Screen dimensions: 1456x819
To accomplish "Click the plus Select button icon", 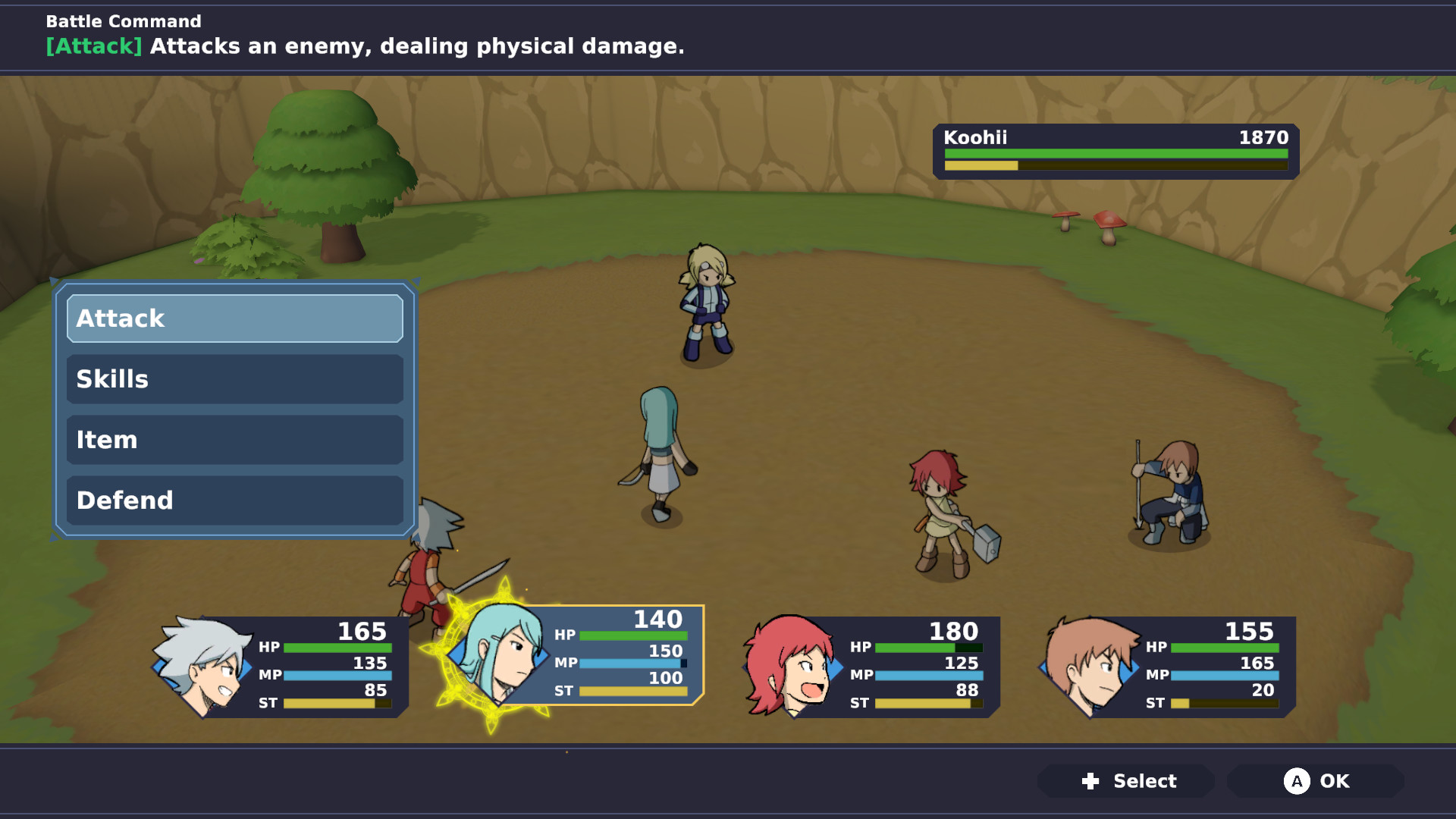I will tap(1090, 781).
